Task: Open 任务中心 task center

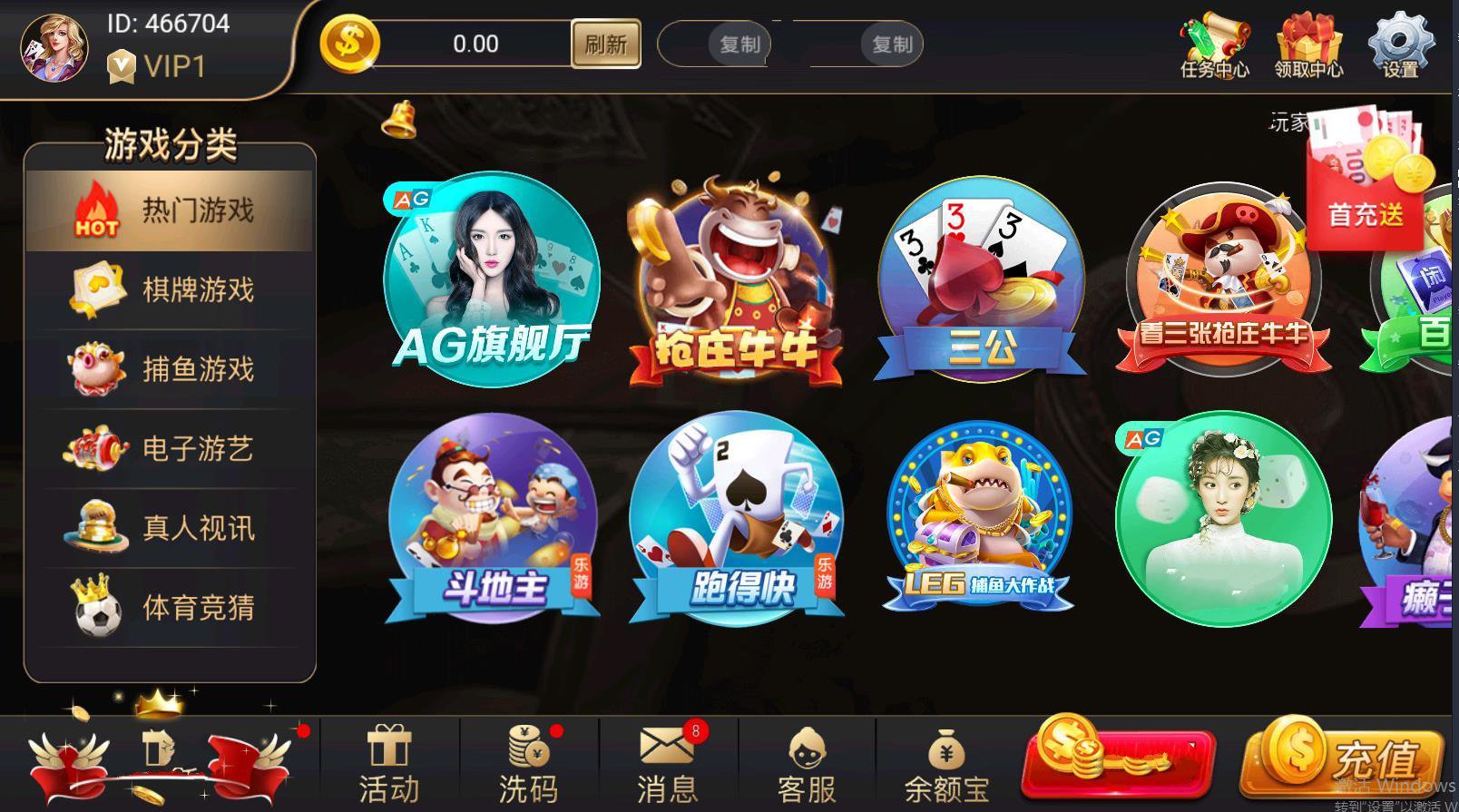Action: tap(1214, 45)
